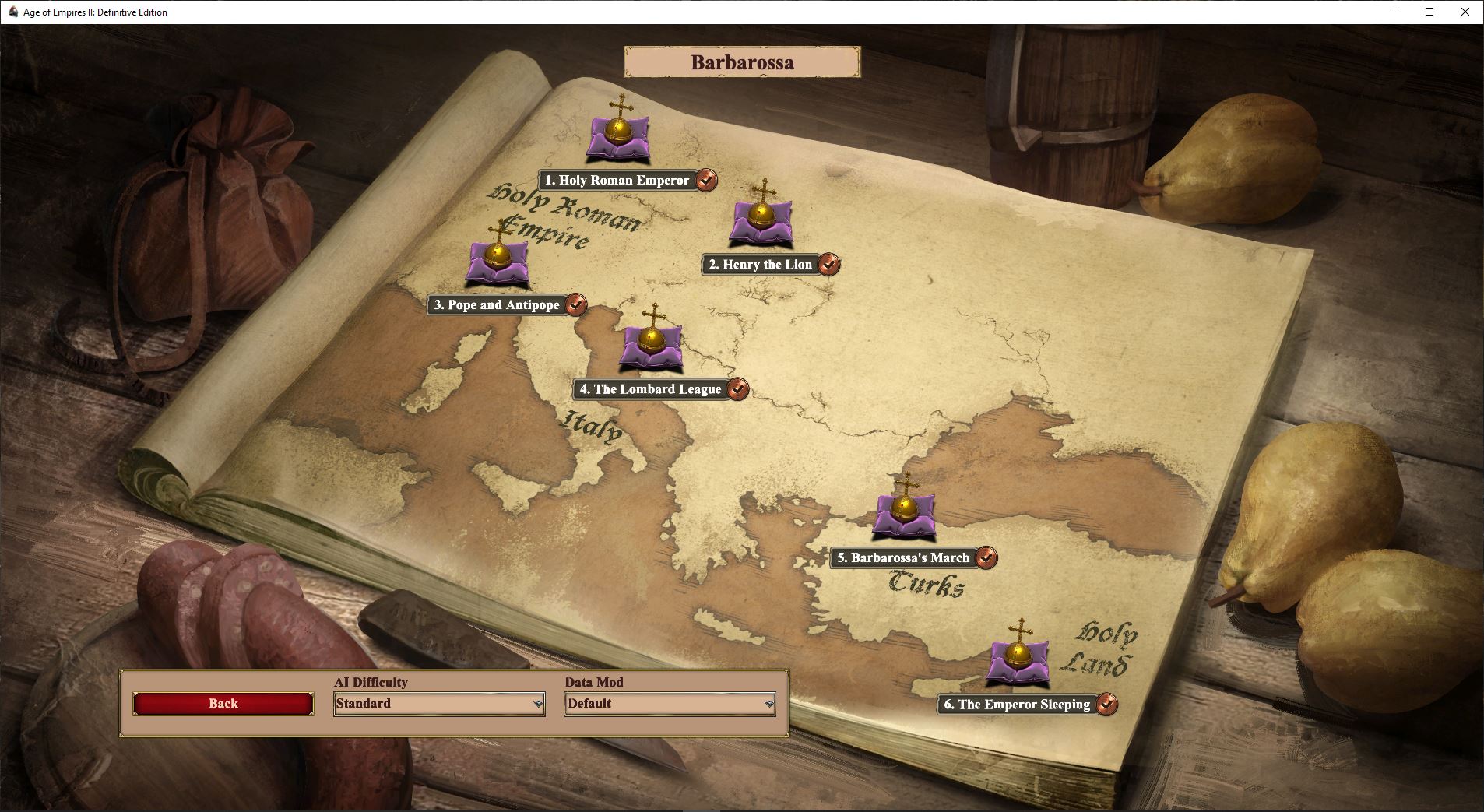1484x812 pixels.
Task: Minimize the game window
Action: click(1393, 12)
